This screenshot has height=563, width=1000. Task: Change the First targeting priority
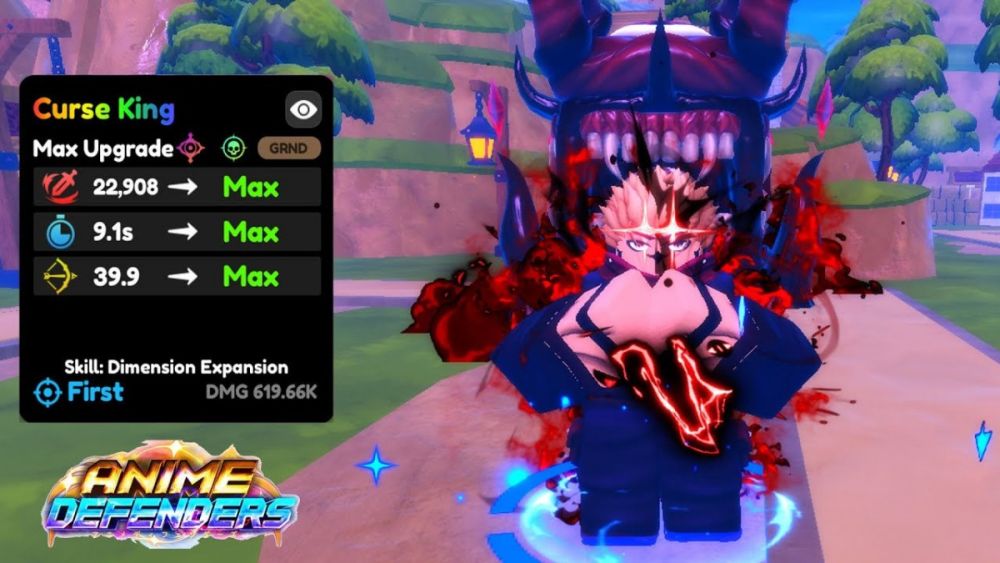pos(79,392)
